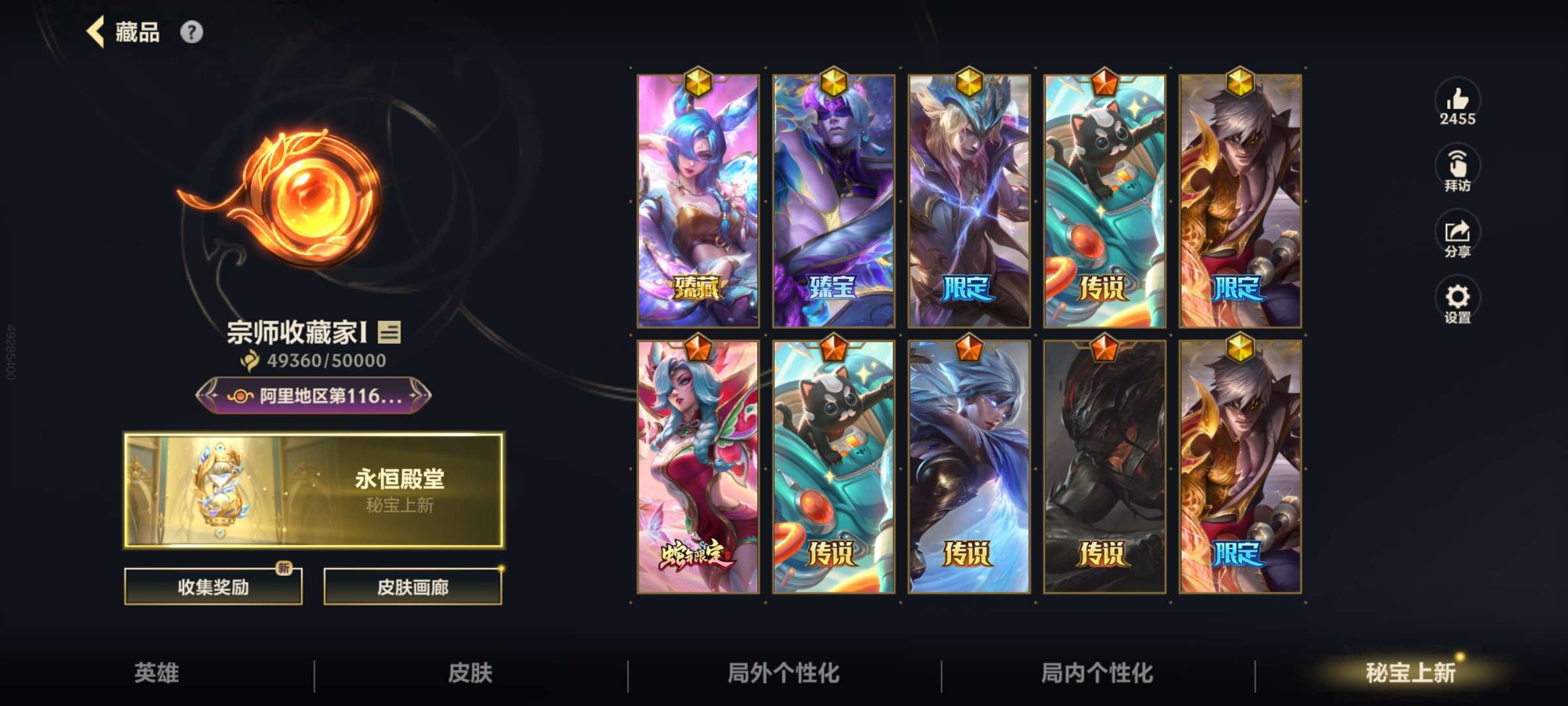
Task: Click the back arrow next to 藏品
Action: 93,33
